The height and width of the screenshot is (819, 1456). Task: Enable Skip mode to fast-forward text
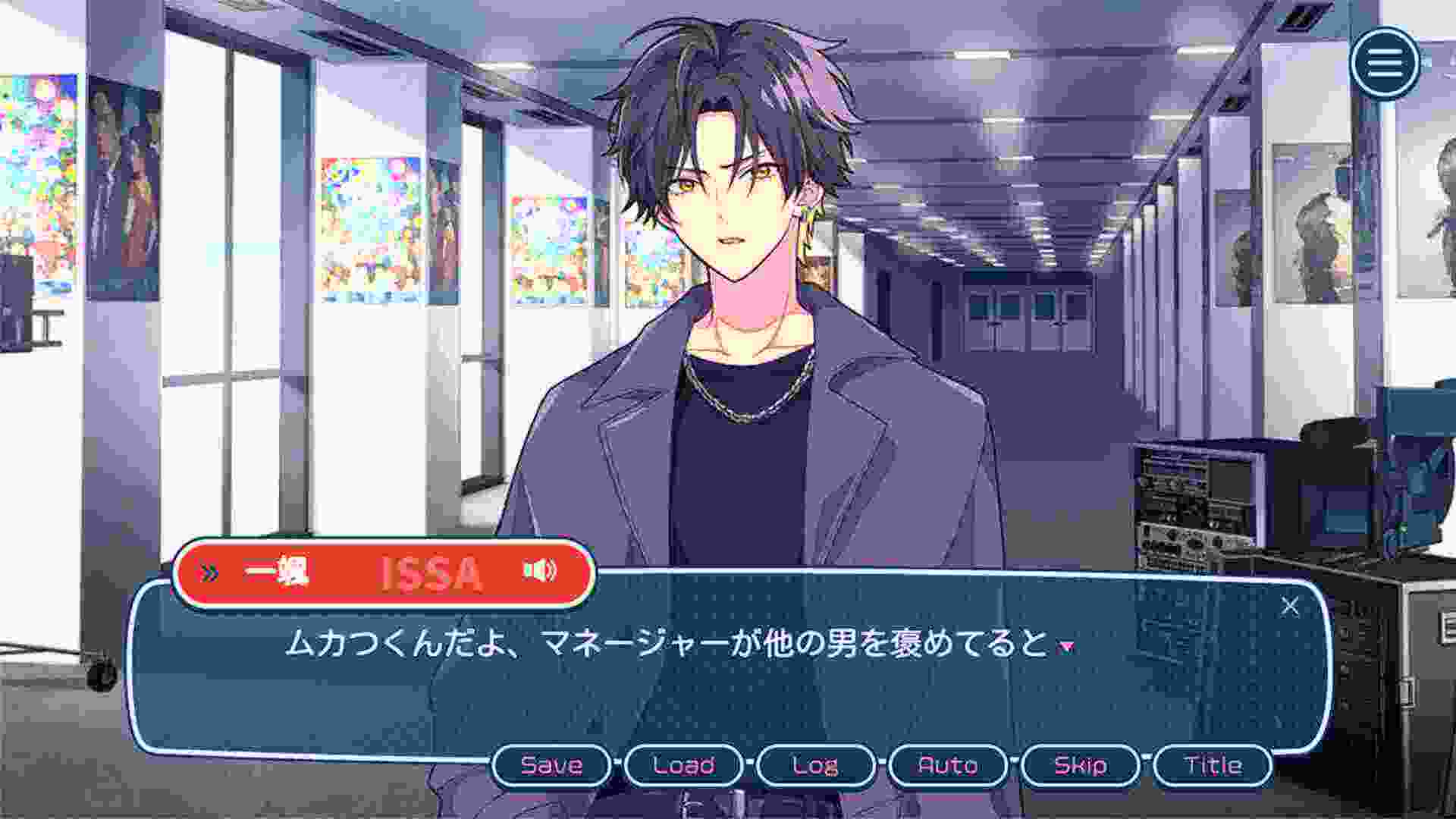coord(1080,766)
